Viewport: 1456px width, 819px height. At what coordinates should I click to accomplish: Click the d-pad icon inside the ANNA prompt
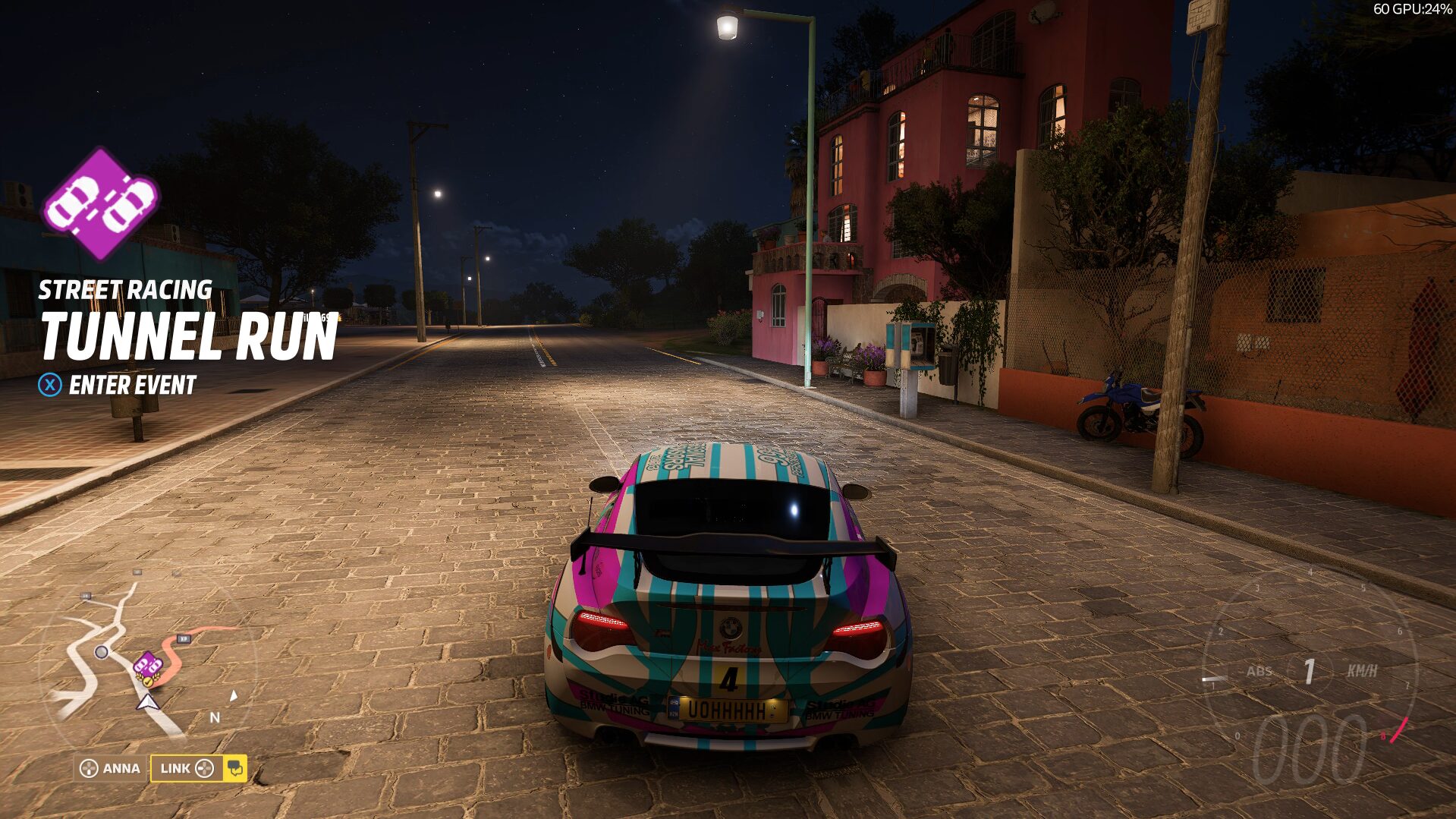89,767
